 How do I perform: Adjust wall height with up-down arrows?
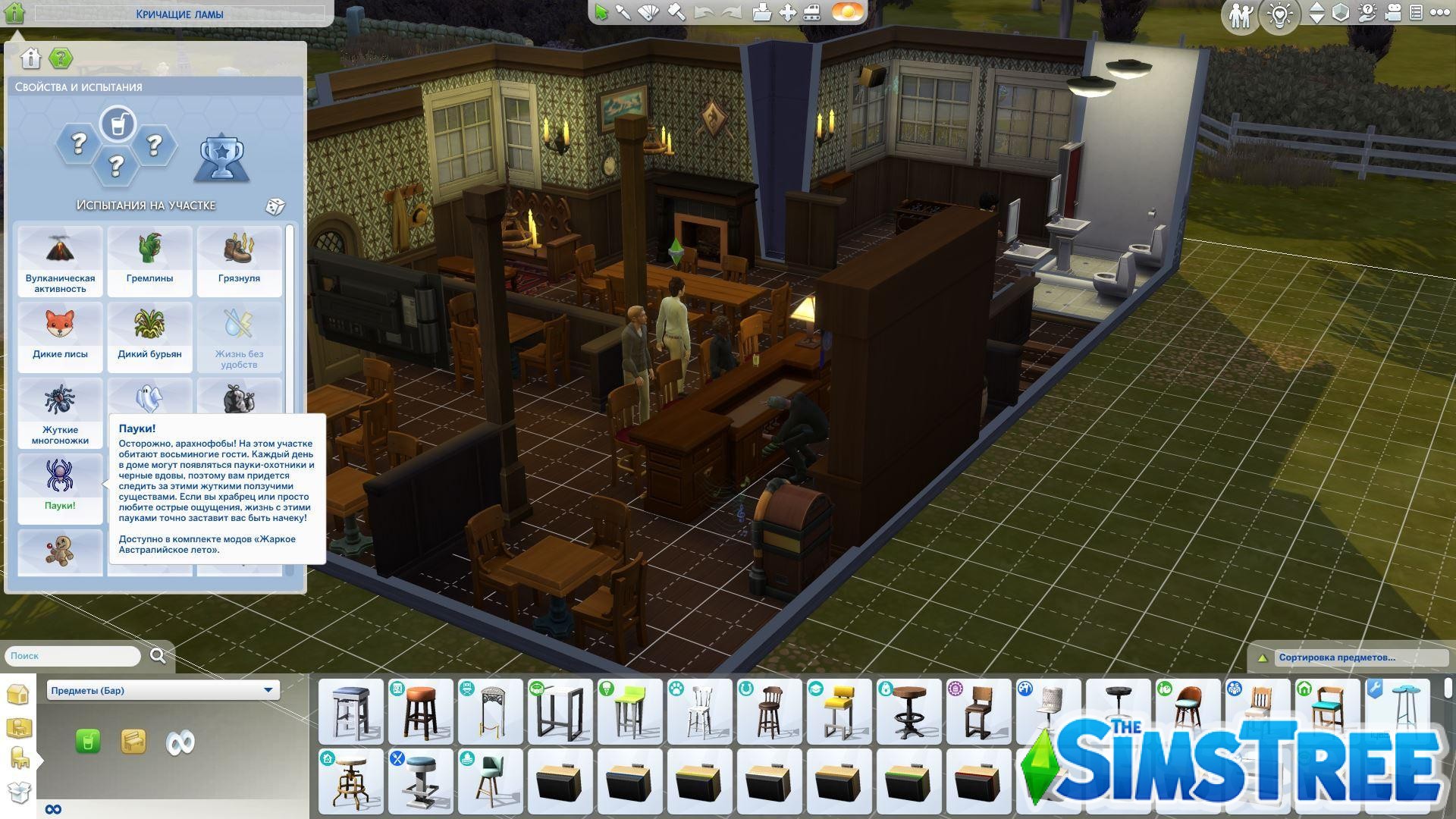(x=1316, y=14)
